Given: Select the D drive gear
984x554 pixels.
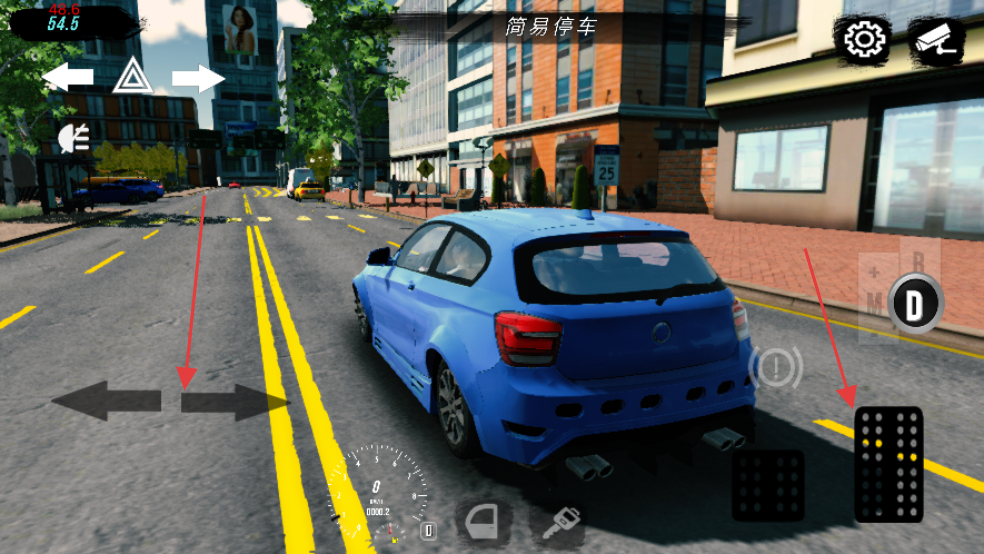Looking at the screenshot, I should (914, 303).
